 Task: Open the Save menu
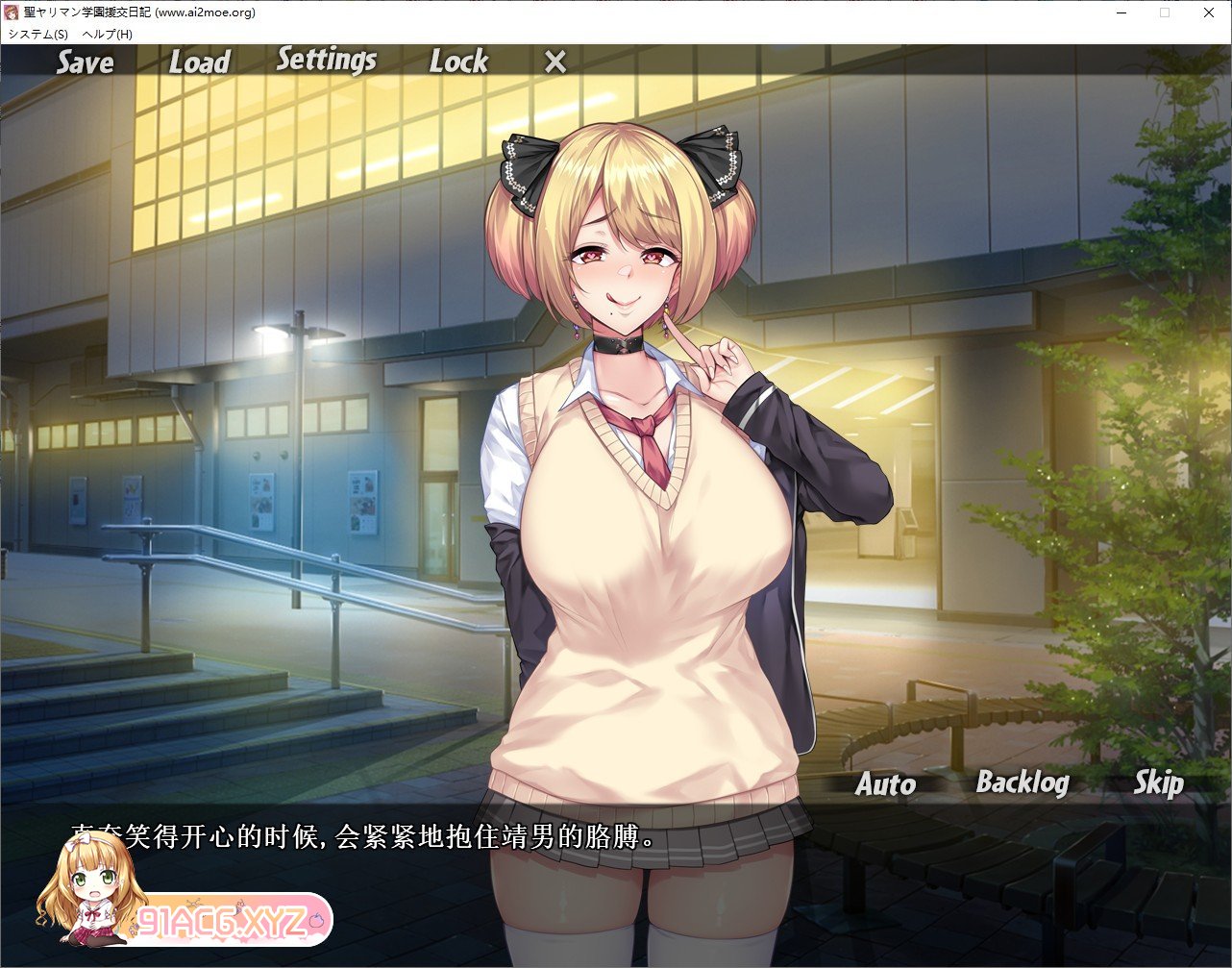coord(85,62)
